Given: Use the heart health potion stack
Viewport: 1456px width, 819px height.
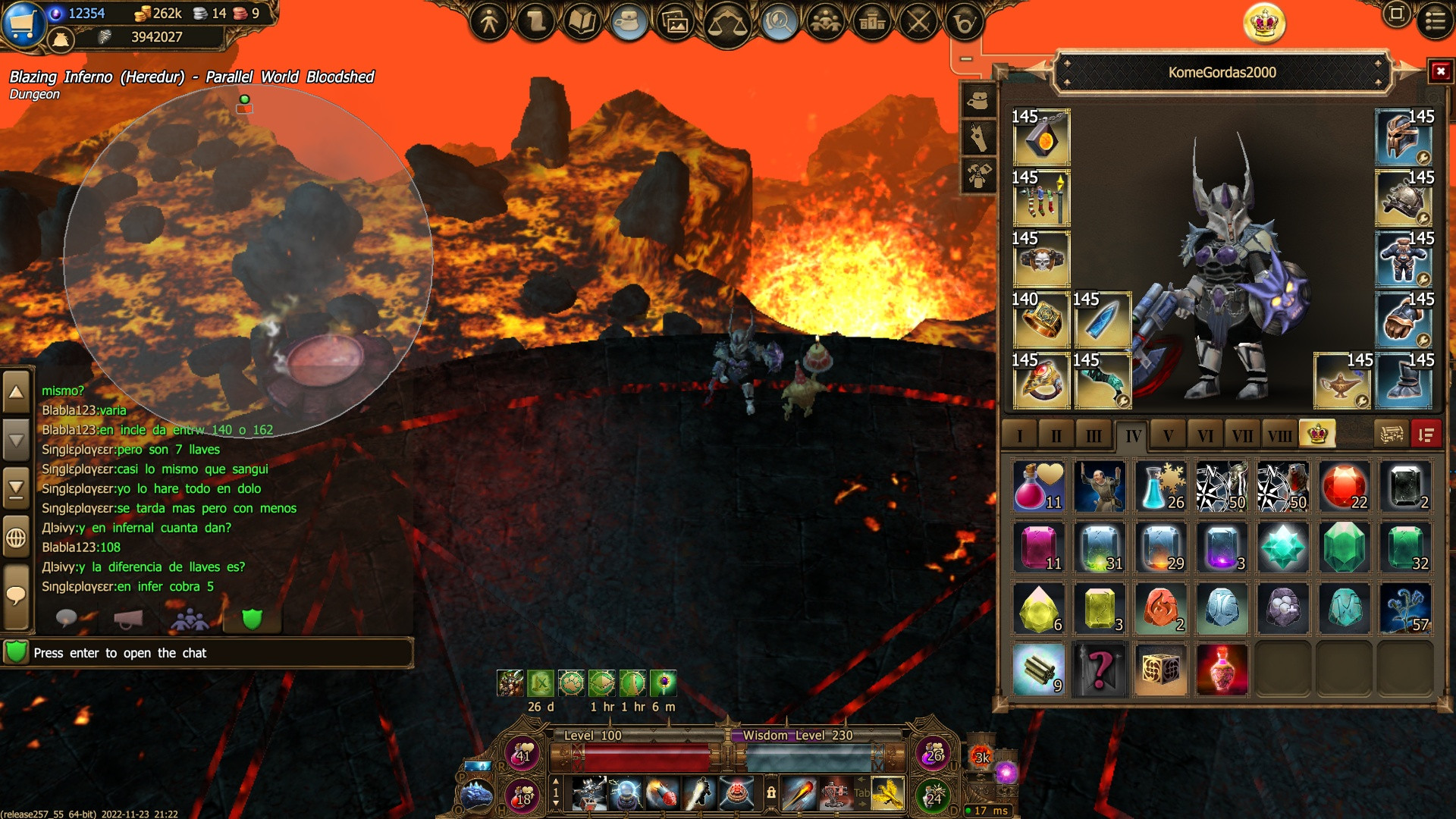Looking at the screenshot, I should click(x=1039, y=487).
